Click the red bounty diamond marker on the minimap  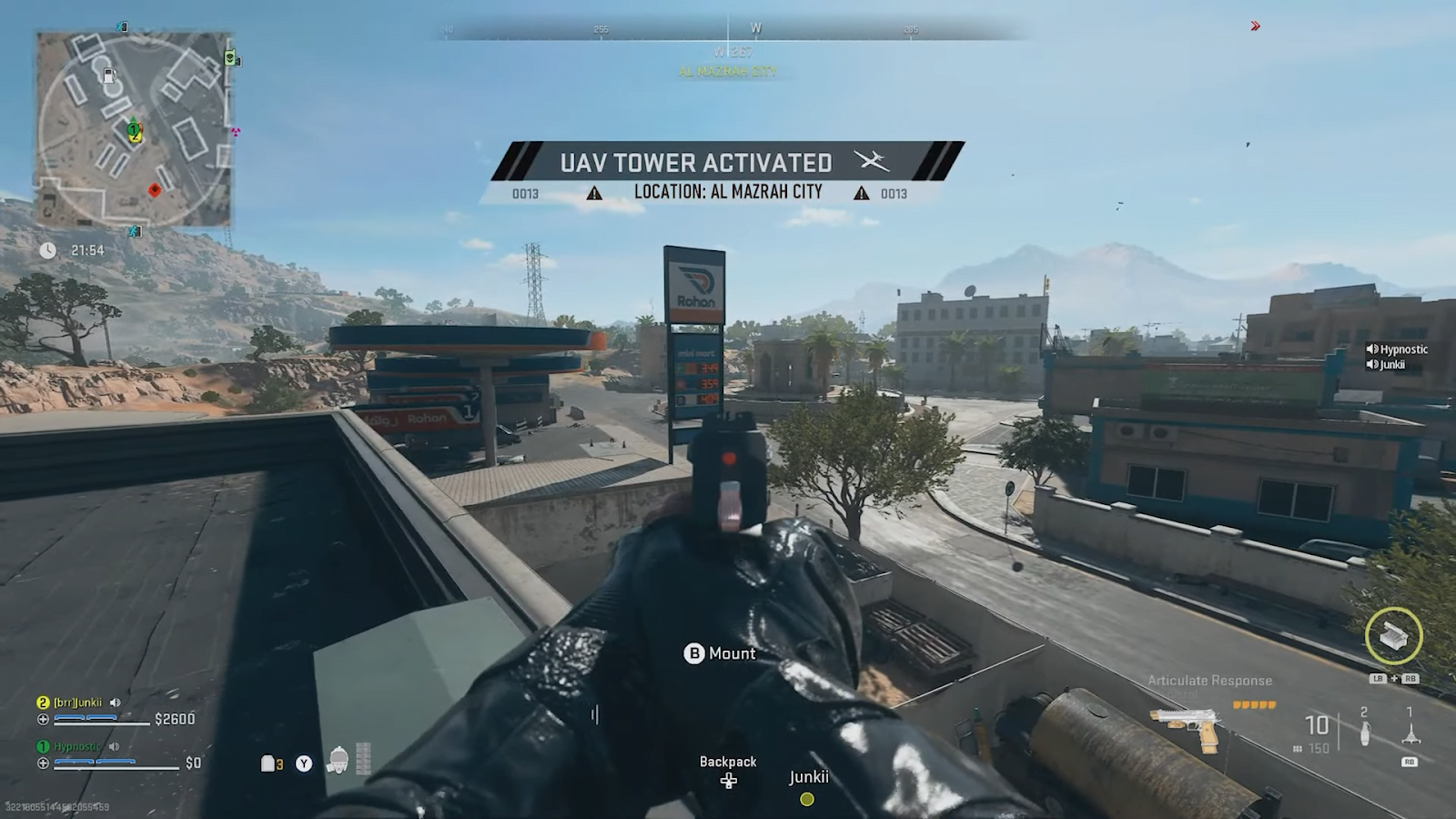pos(155,190)
